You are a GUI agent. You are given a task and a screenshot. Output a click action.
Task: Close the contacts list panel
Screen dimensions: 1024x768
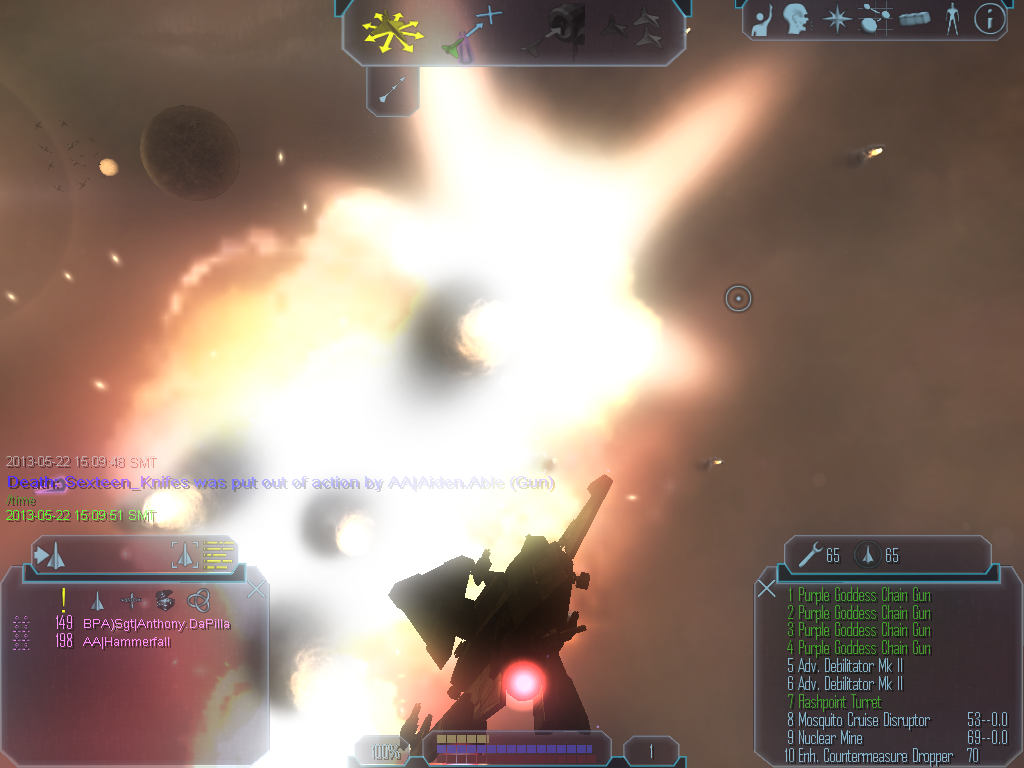[x=256, y=589]
